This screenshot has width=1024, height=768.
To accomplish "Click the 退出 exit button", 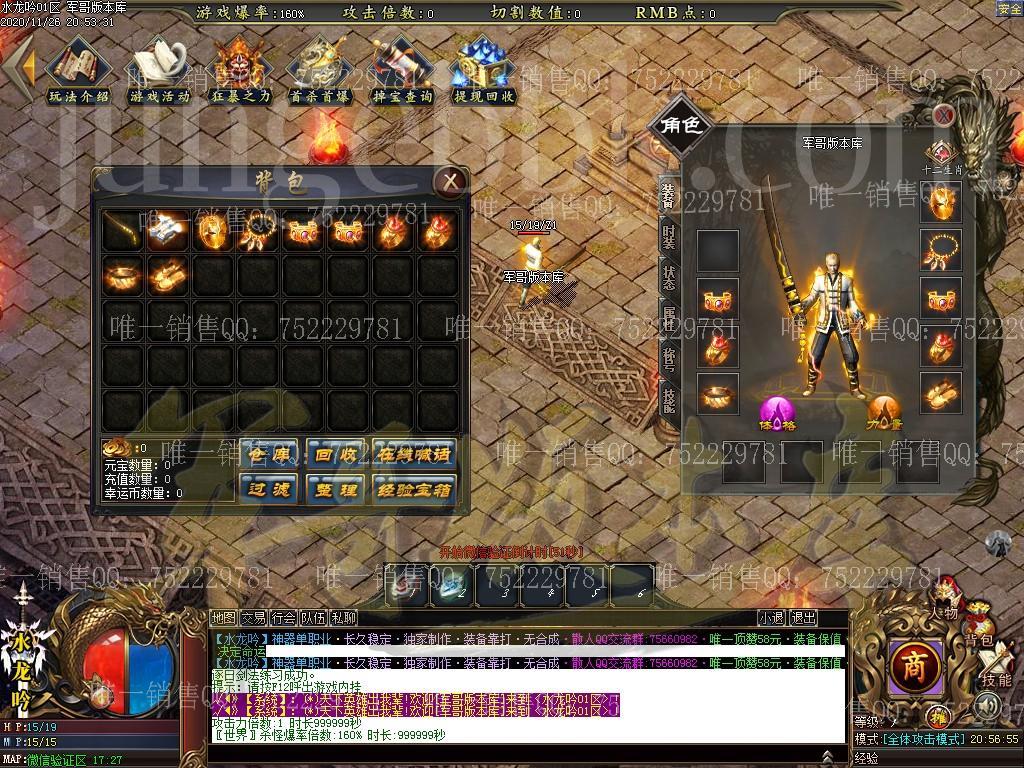I will coord(802,618).
